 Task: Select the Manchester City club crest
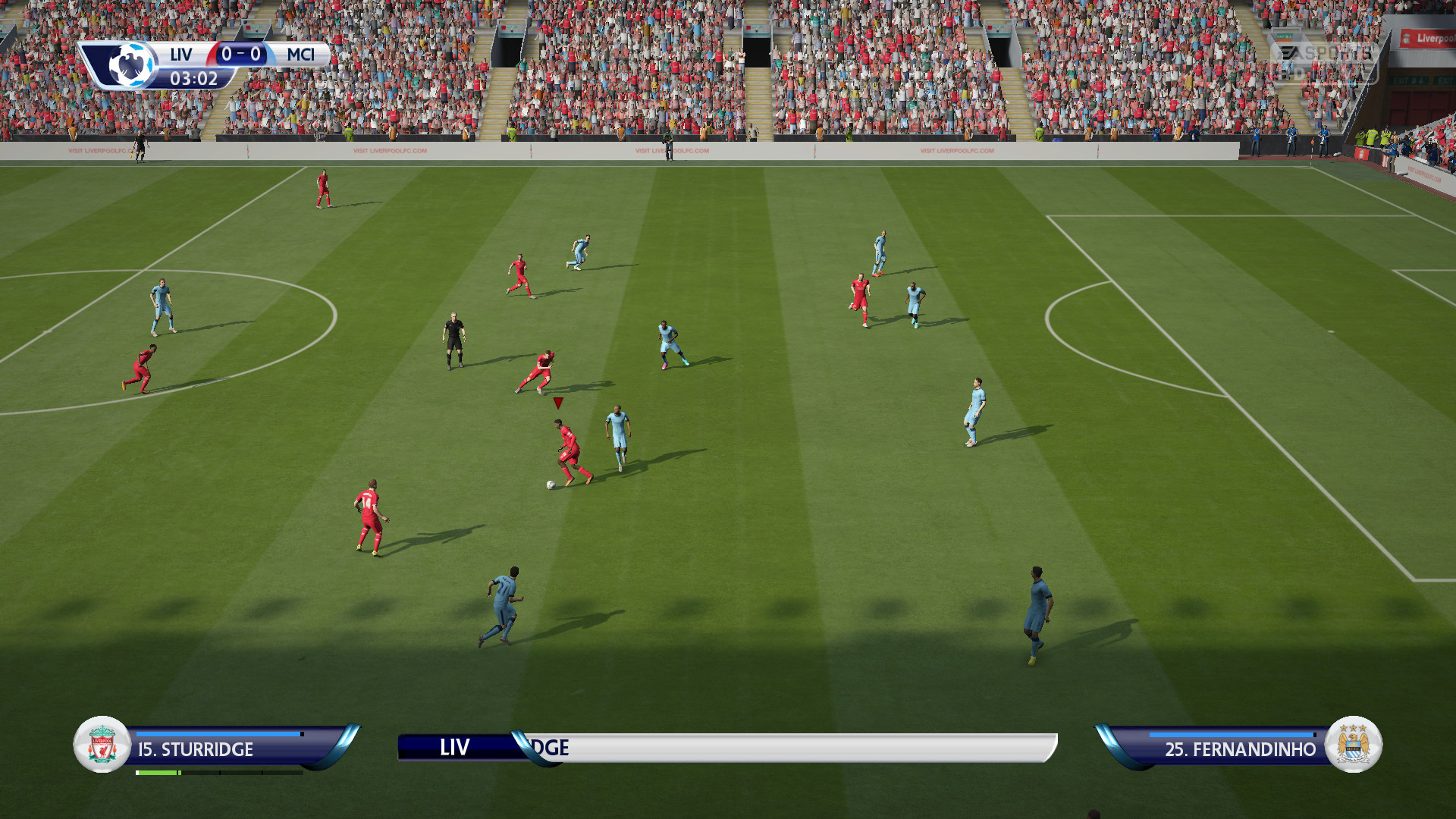tap(1354, 745)
